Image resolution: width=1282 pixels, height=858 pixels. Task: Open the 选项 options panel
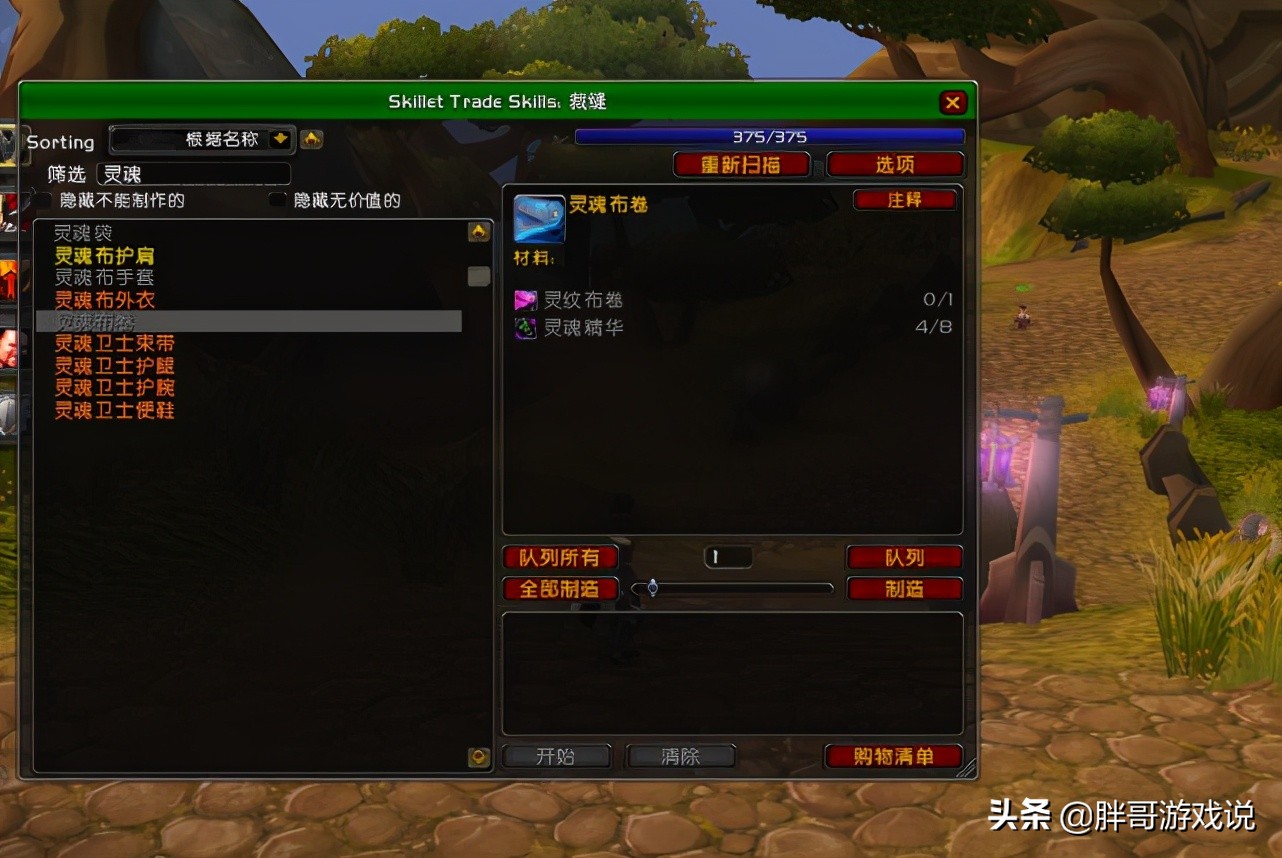(x=895, y=164)
